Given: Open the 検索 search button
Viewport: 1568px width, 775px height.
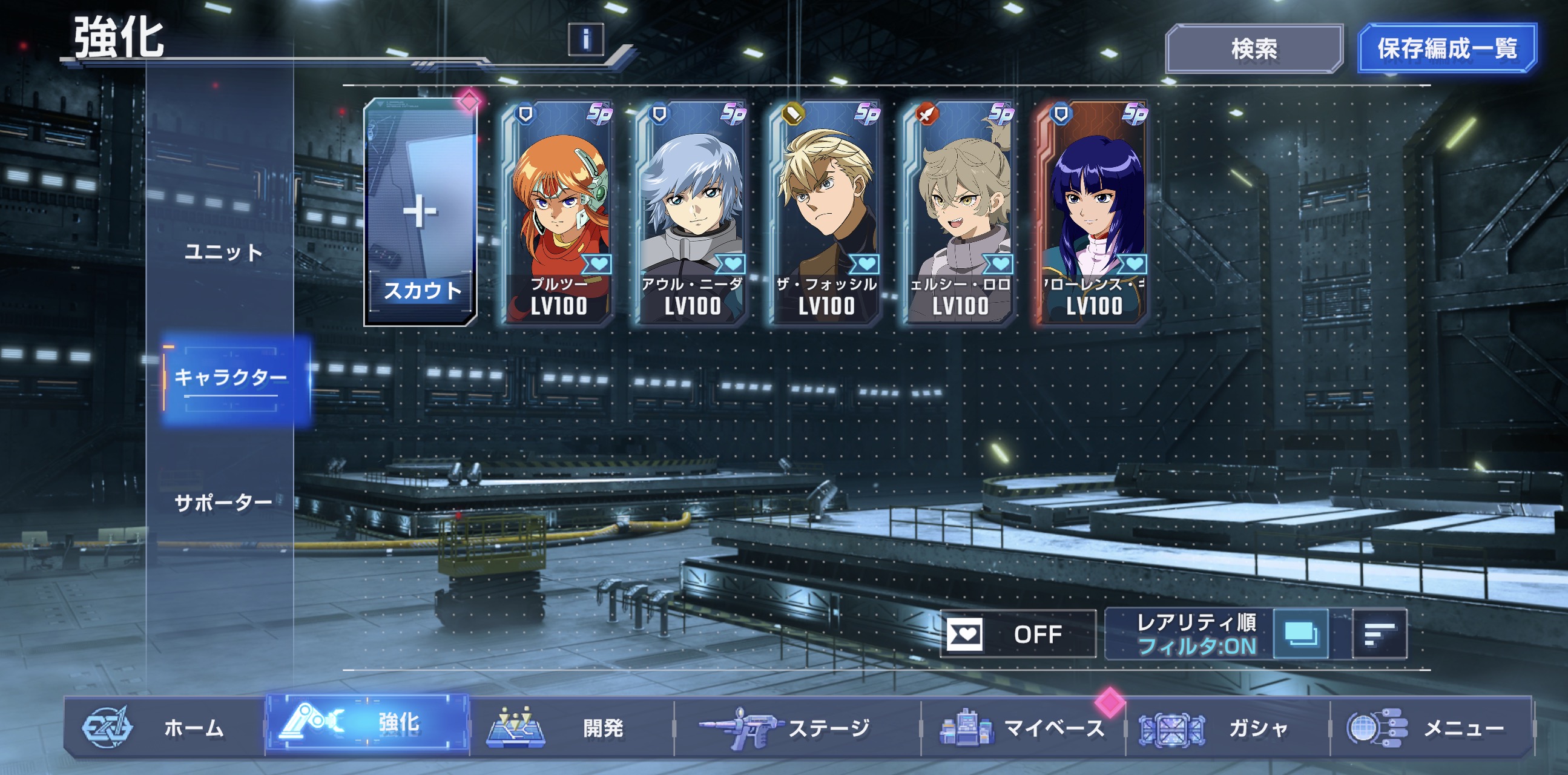Looking at the screenshot, I should click(1254, 48).
